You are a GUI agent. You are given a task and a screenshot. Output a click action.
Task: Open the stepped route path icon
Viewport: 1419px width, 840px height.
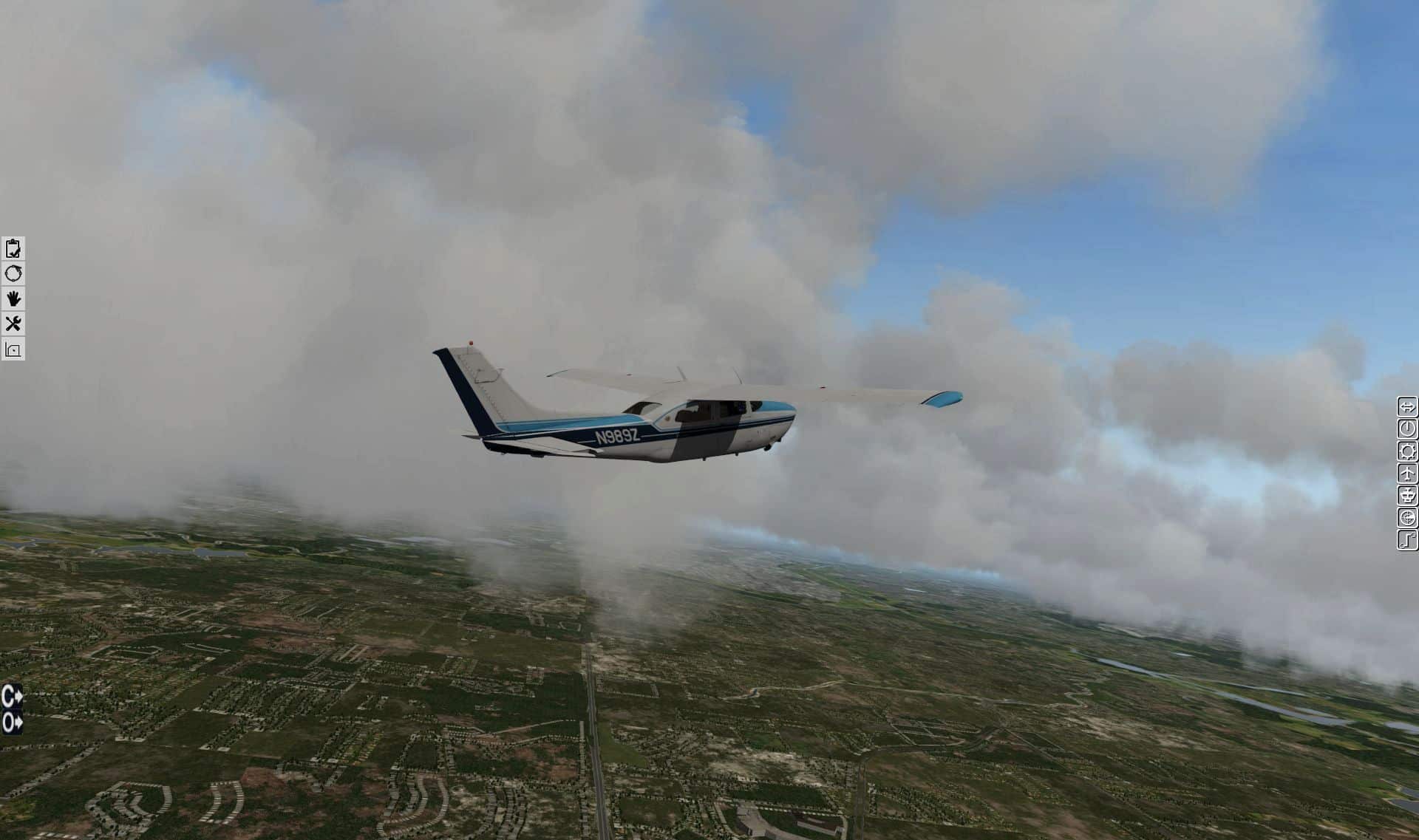(x=1407, y=540)
